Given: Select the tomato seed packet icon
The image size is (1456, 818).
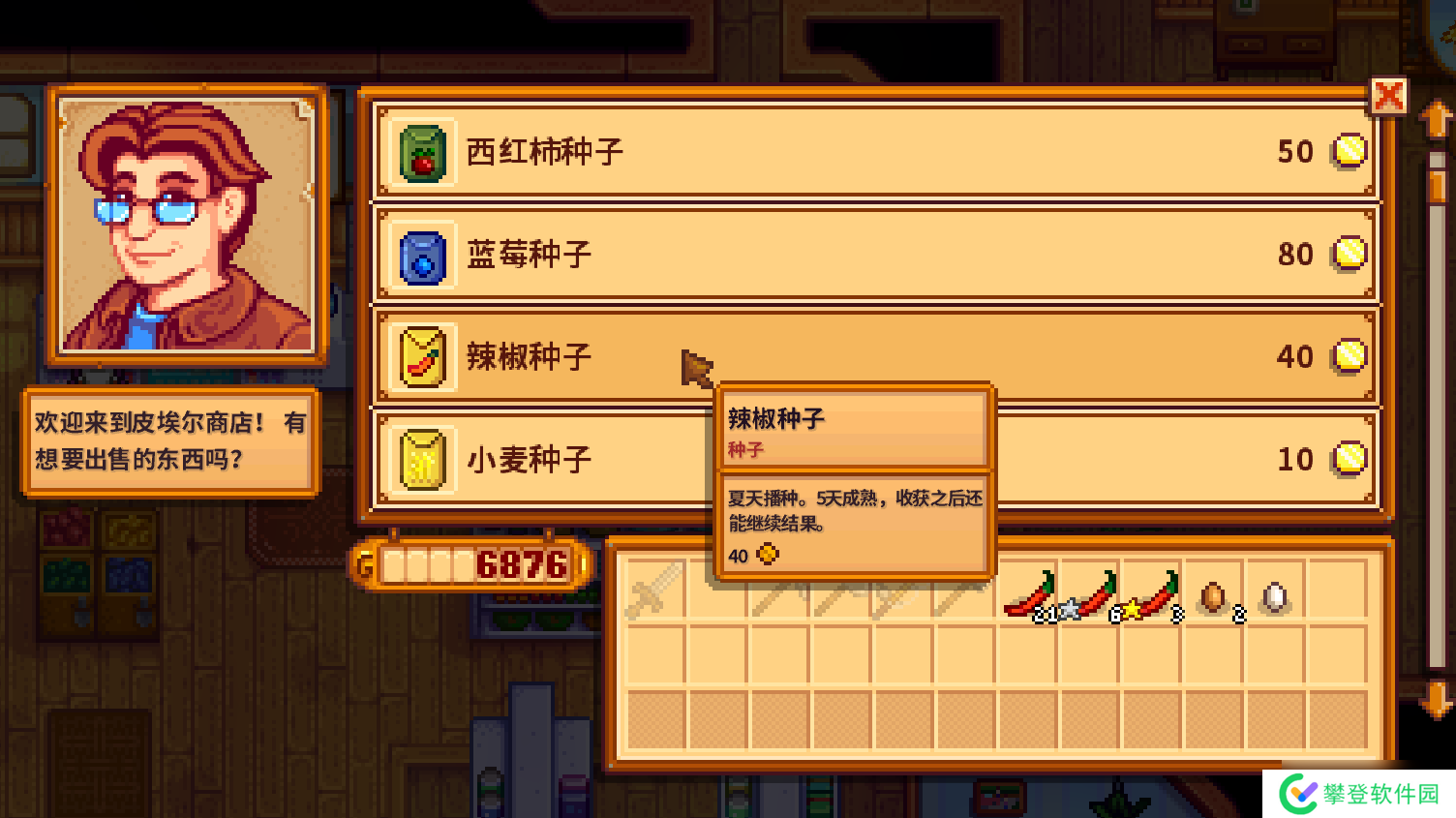Looking at the screenshot, I should point(423,151).
